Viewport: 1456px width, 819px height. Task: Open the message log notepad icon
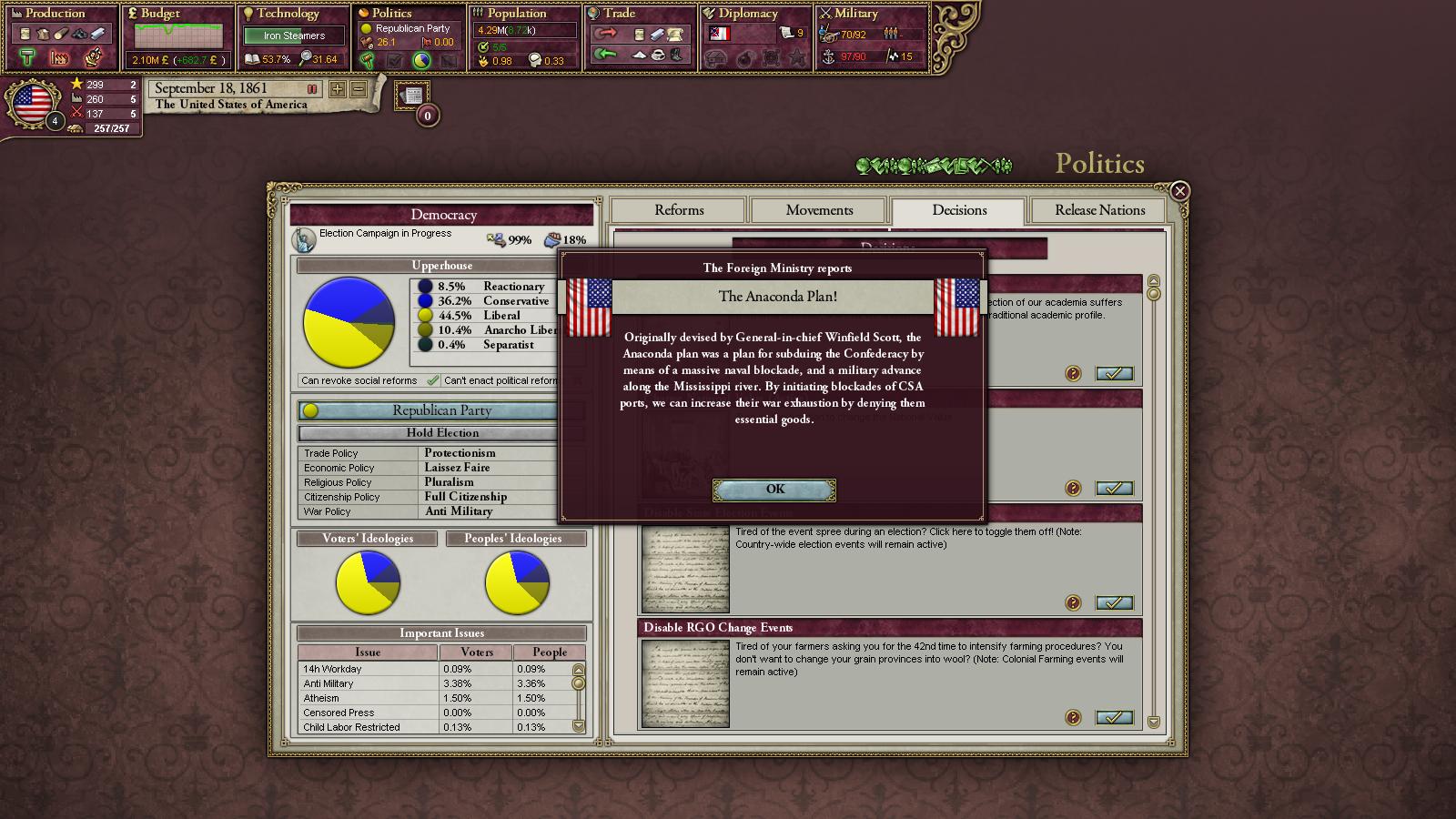click(412, 95)
